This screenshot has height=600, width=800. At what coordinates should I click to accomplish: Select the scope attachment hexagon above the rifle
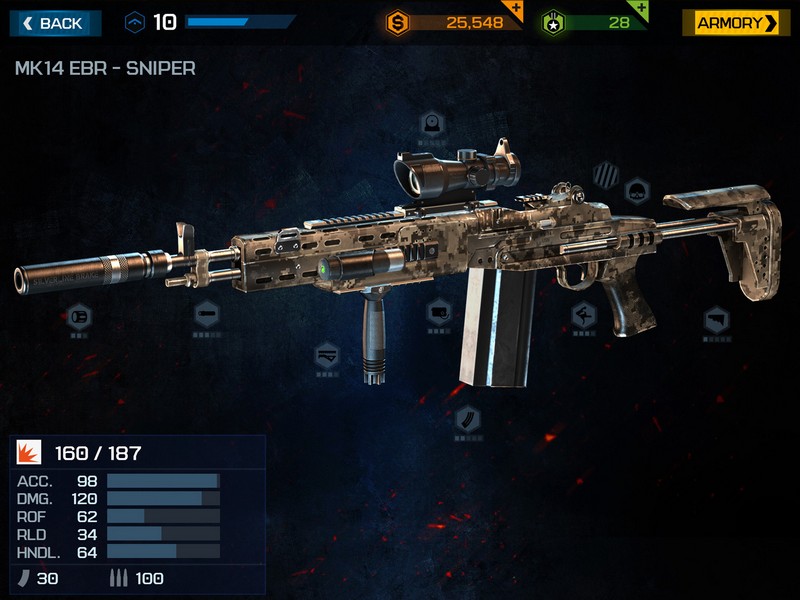coord(431,124)
